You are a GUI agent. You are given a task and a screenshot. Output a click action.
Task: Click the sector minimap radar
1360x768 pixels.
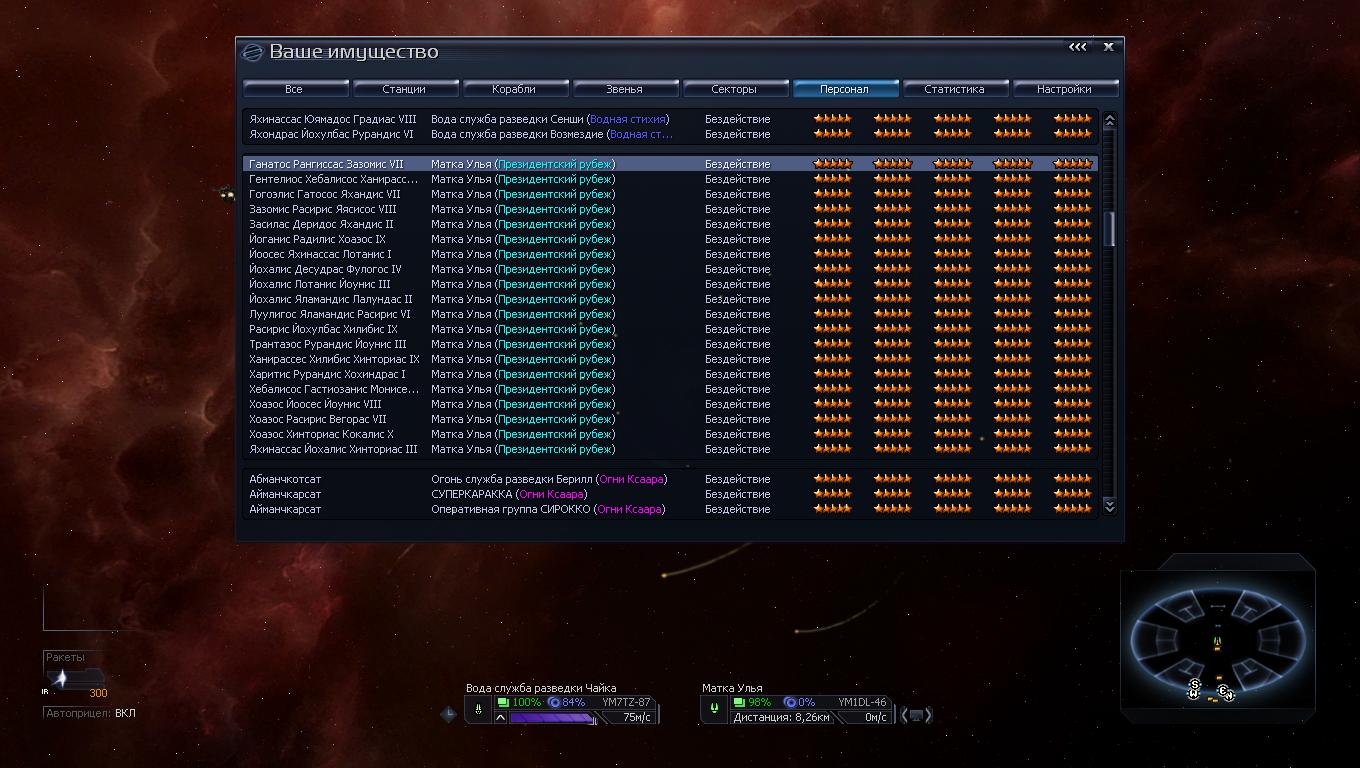click(x=1217, y=641)
